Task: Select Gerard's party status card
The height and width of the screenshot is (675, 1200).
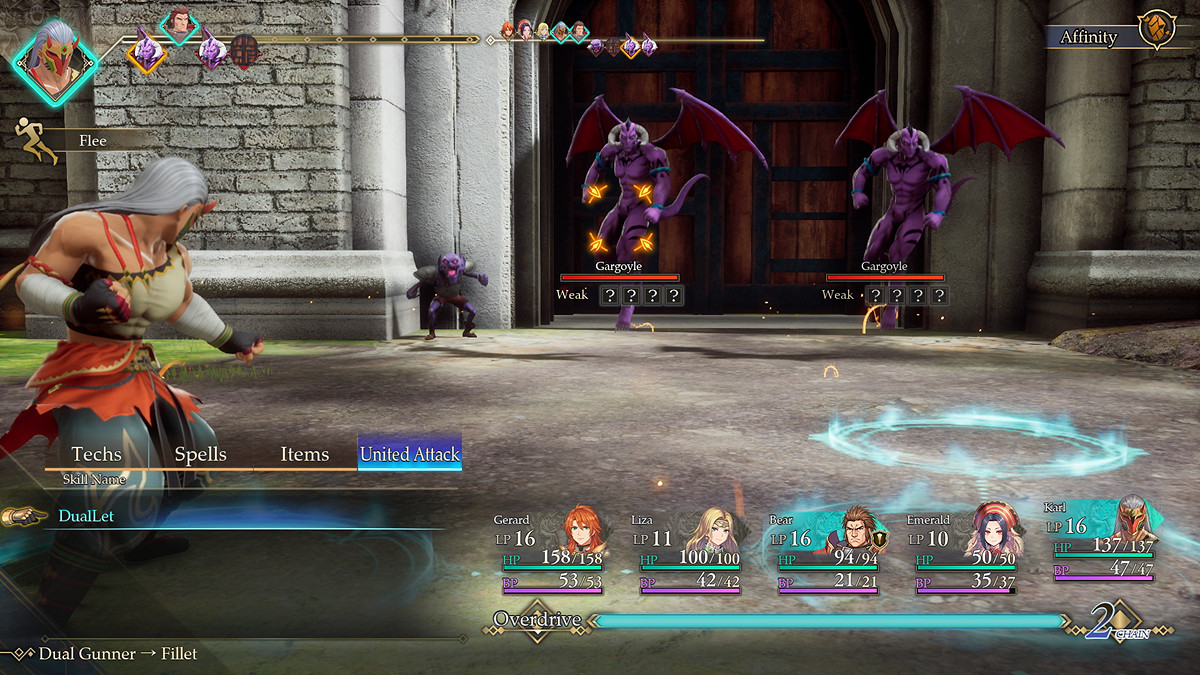Action: pos(550,555)
